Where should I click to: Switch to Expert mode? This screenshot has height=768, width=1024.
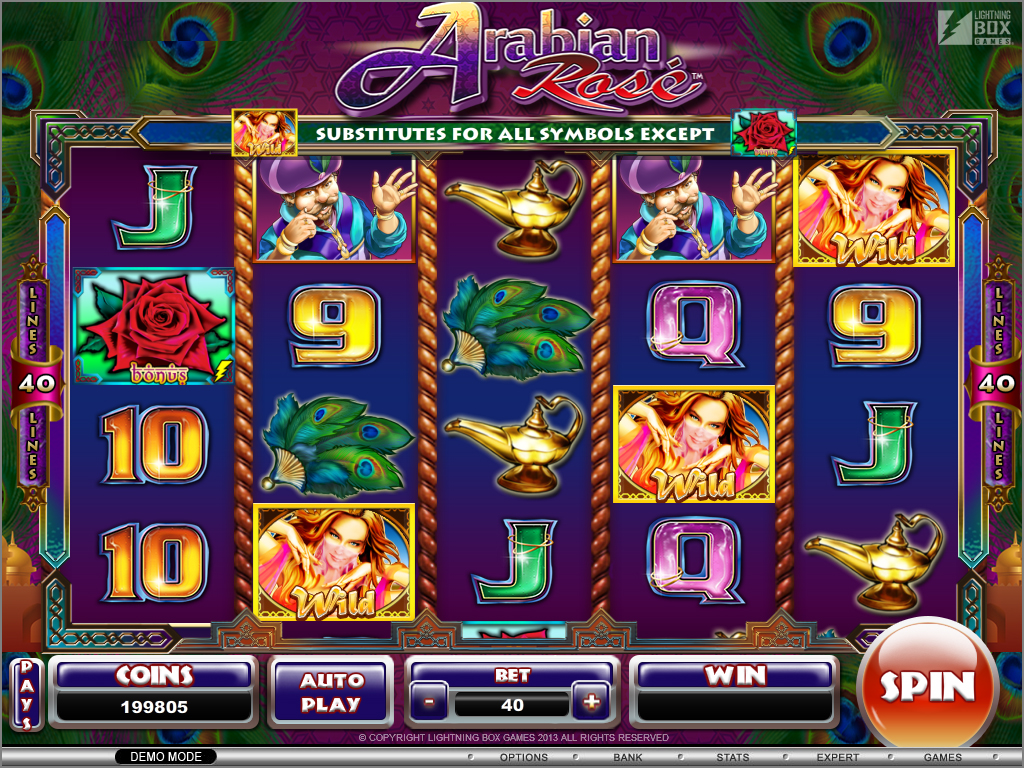pos(837,757)
